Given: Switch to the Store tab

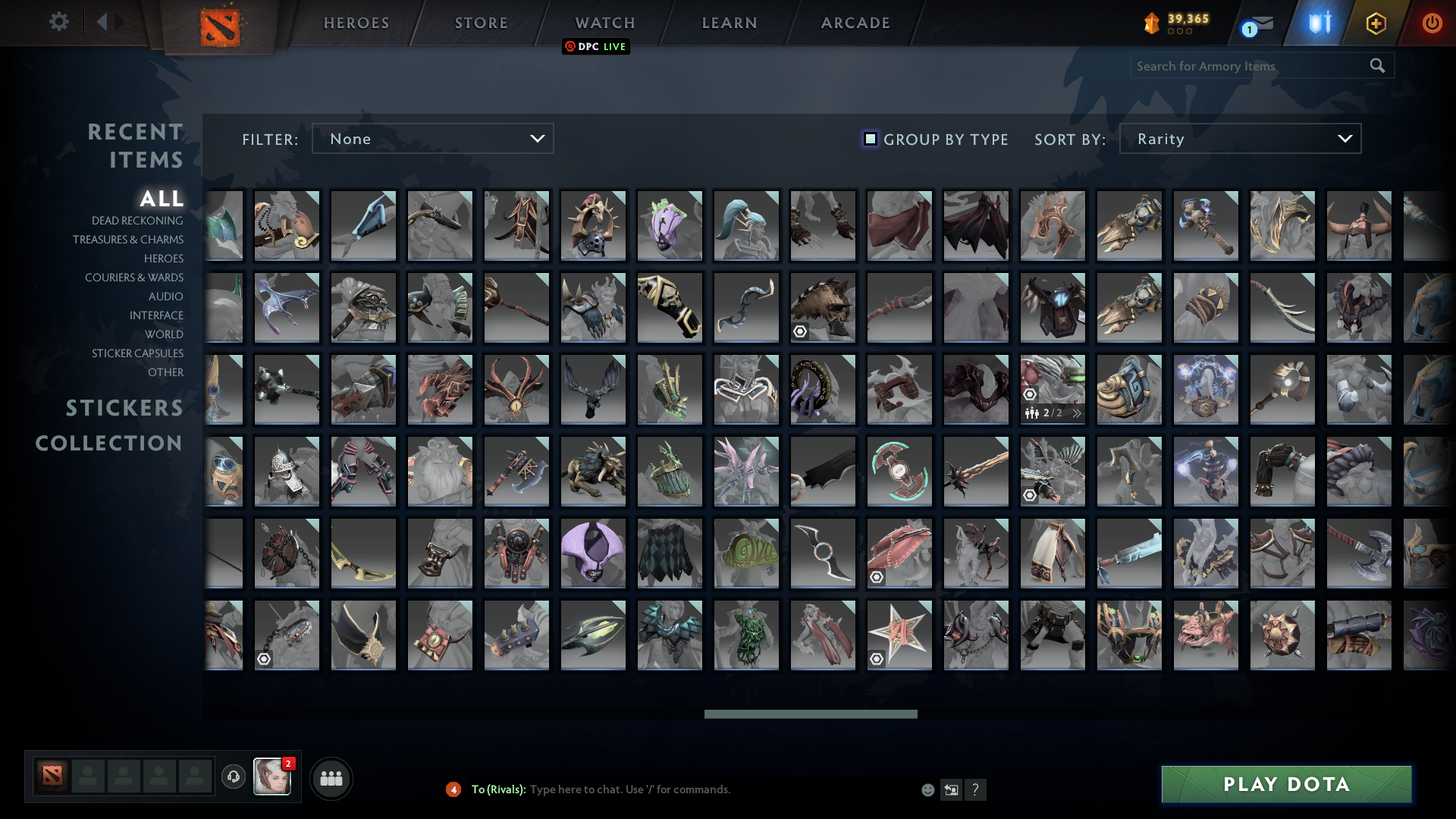Looking at the screenshot, I should point(480,23).
